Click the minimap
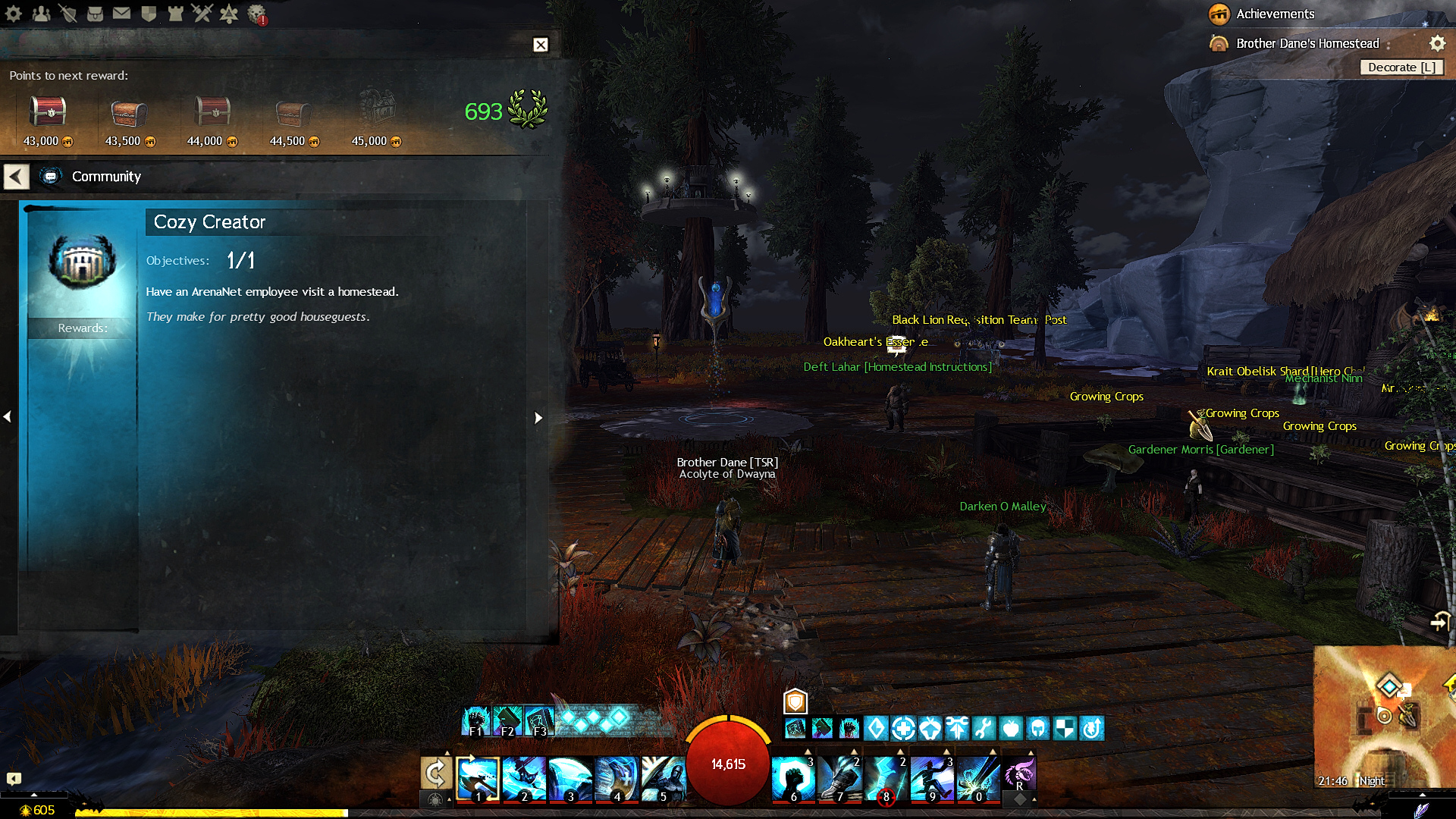1456x819 pixels. tap(1384, 717)
